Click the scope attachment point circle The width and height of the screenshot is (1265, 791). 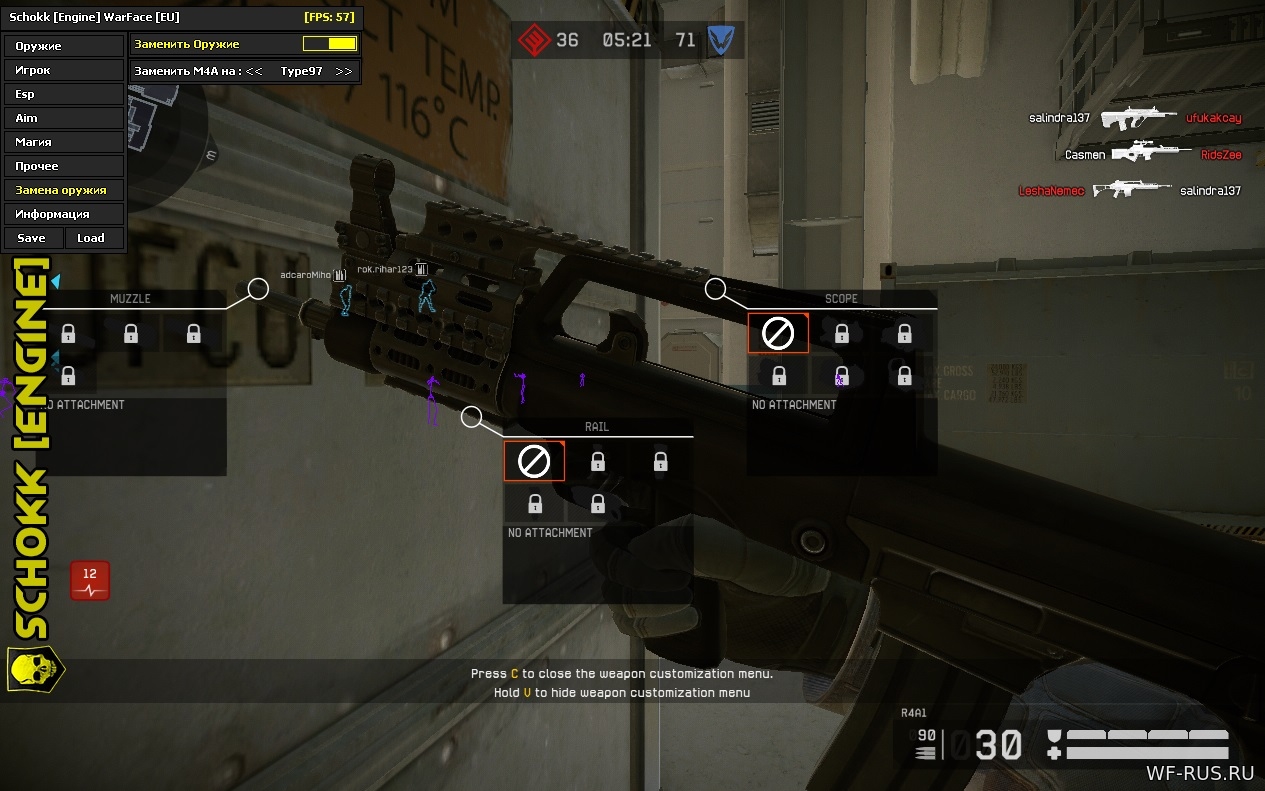pyautogui.click(x=715, y=289)
